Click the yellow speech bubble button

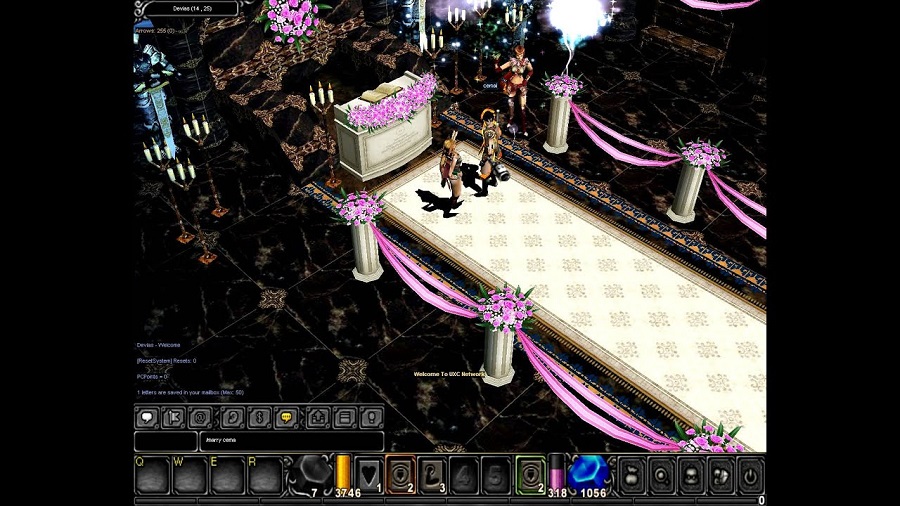[x=287, y=417]
